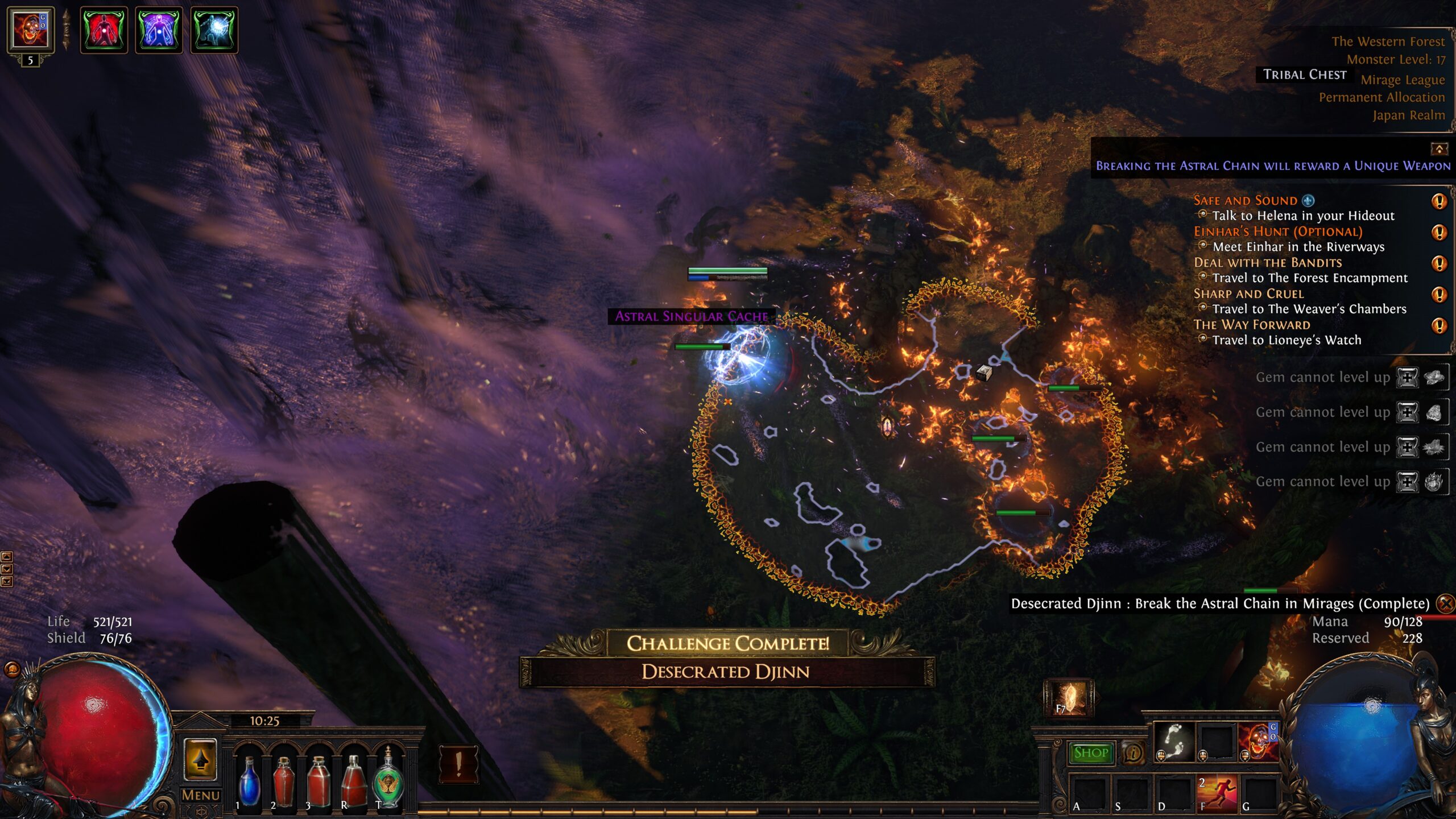Open the Menu button

point(200,795)
